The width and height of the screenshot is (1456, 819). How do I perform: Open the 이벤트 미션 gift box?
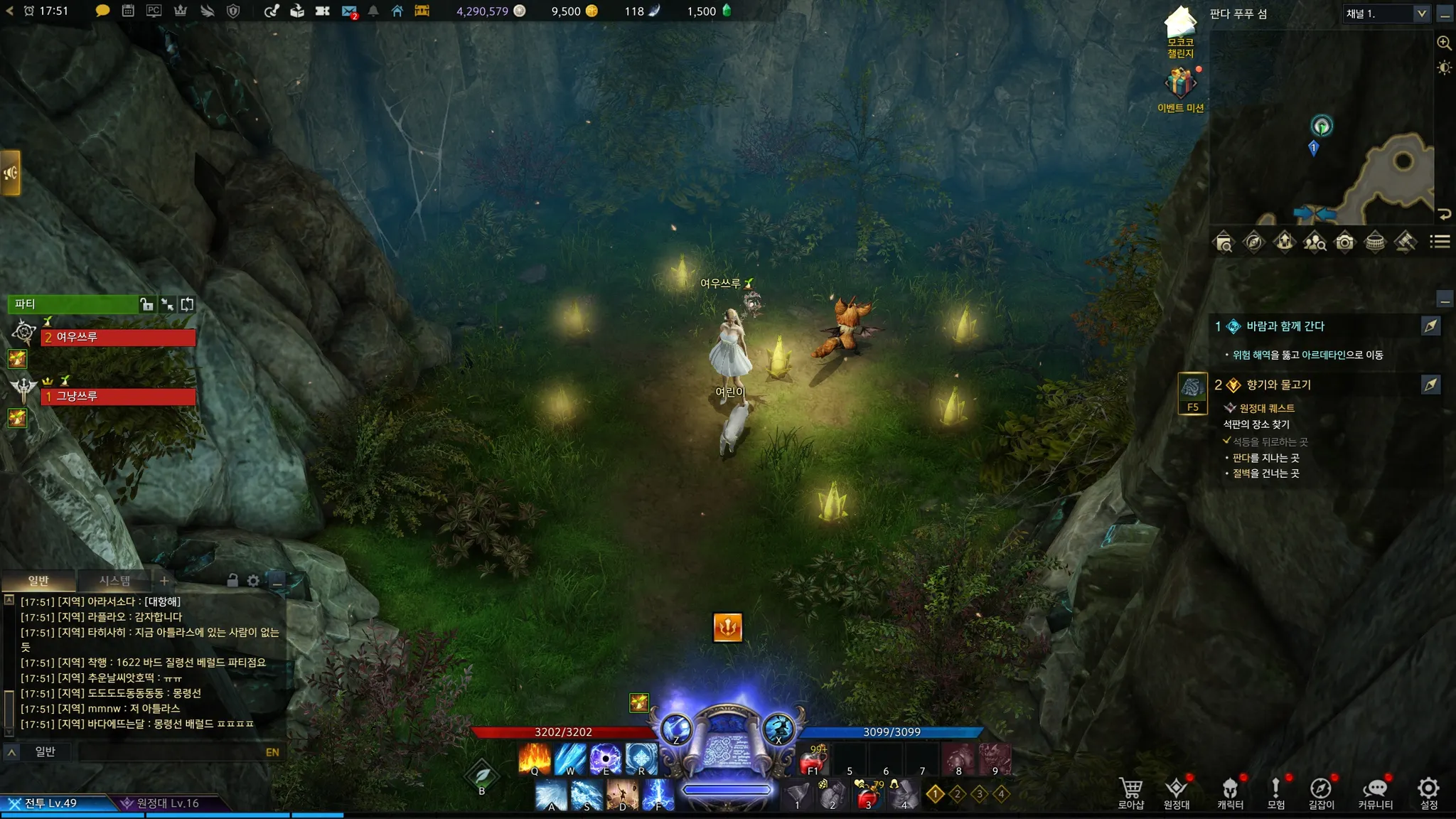(x=1180, y=85)
